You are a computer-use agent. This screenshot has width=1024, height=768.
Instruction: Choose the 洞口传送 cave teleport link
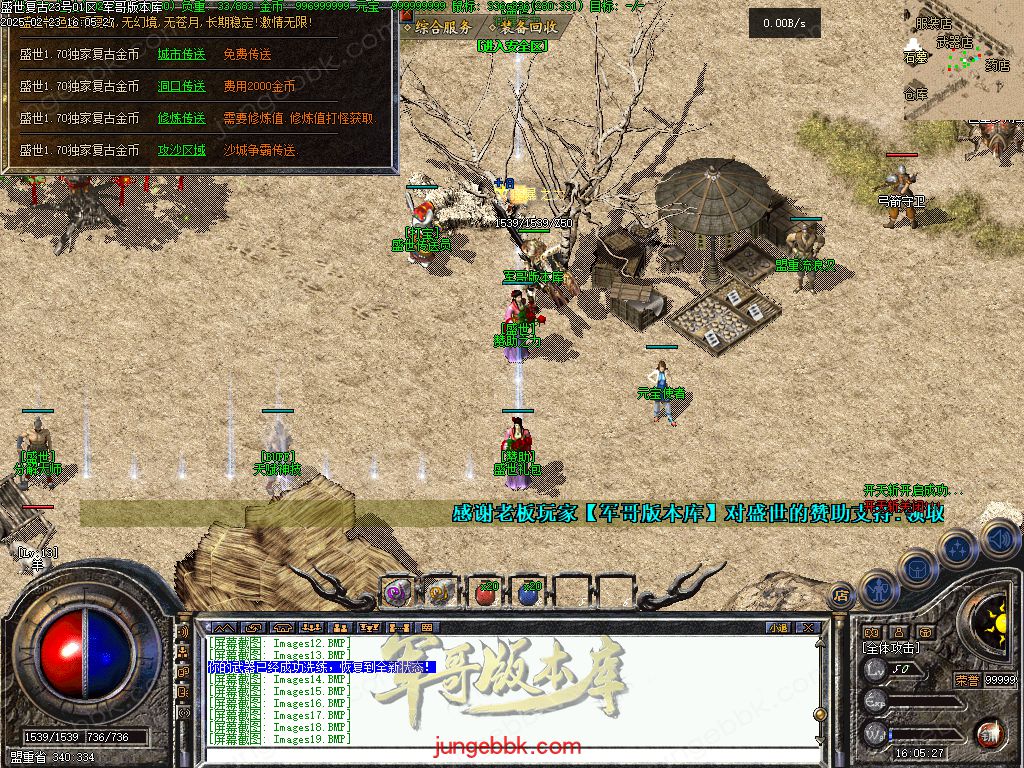pyautogui.click(x=181, y=87)
